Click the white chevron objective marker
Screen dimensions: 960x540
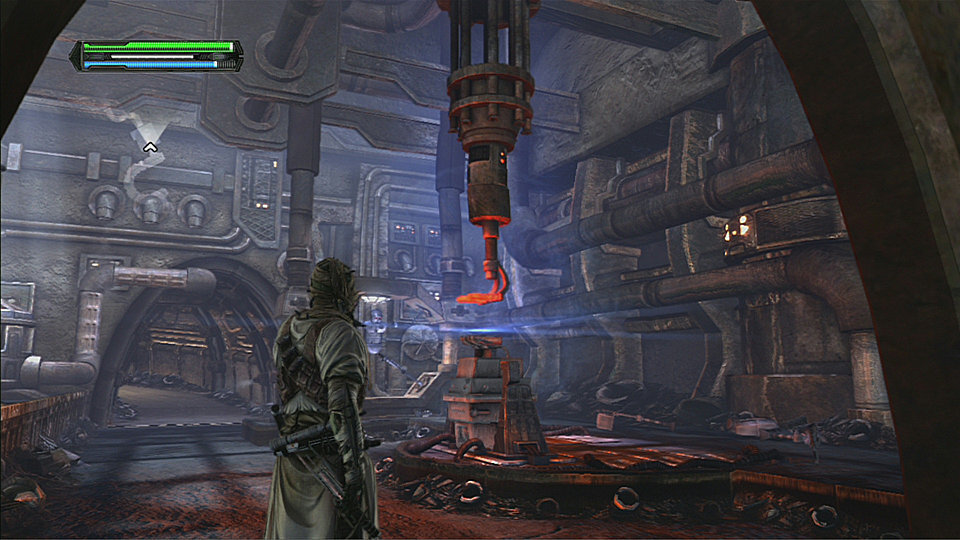151,147
